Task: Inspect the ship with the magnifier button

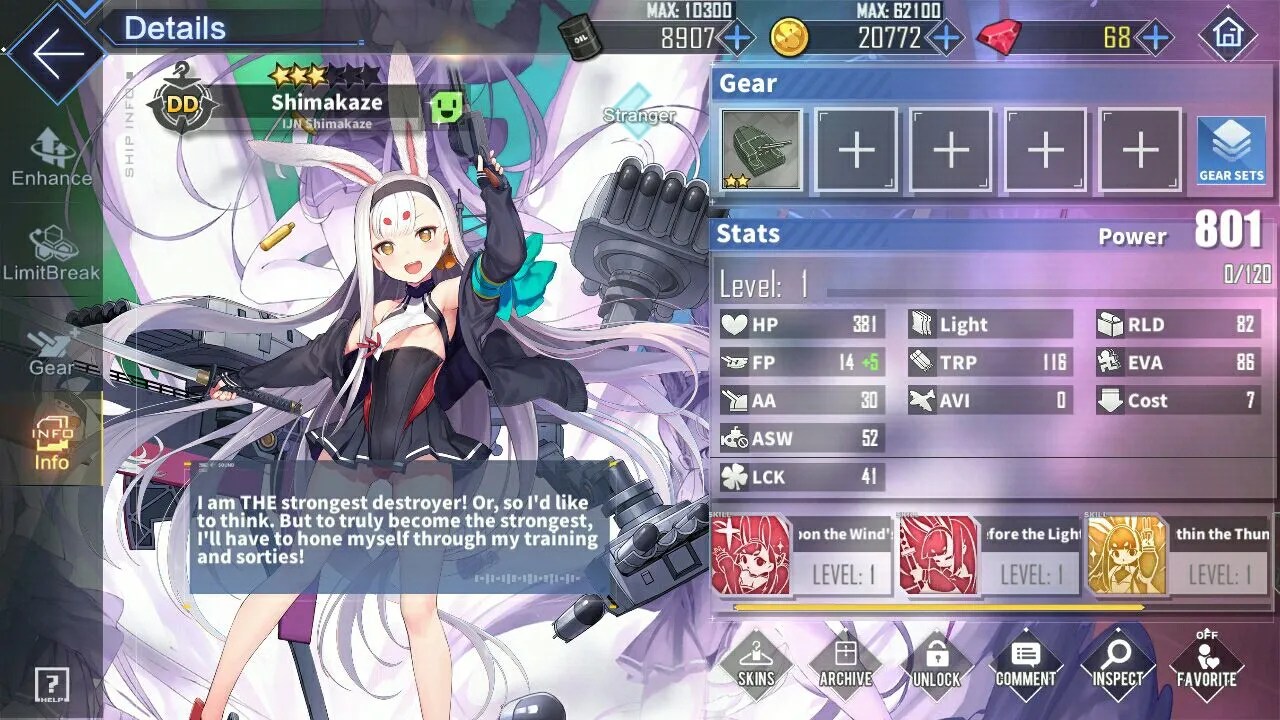Action: pos(1116,664)
